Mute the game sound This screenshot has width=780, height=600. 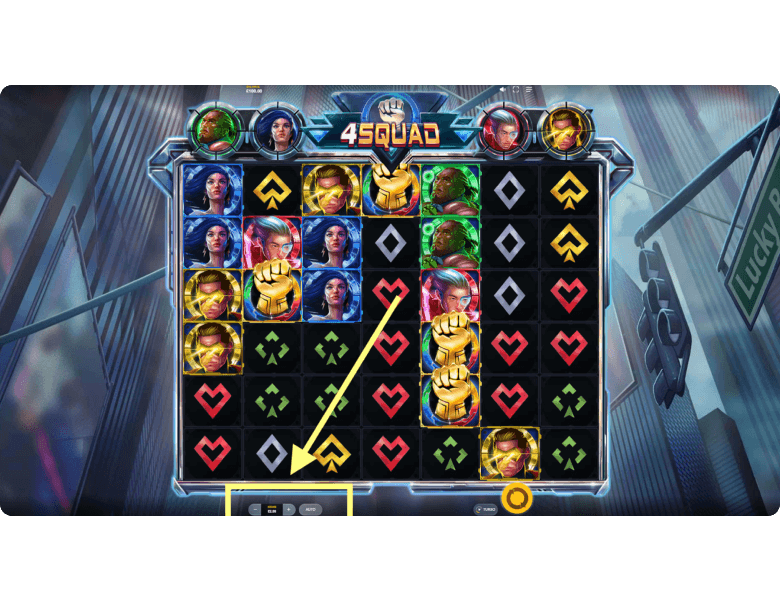click(503, 90)
